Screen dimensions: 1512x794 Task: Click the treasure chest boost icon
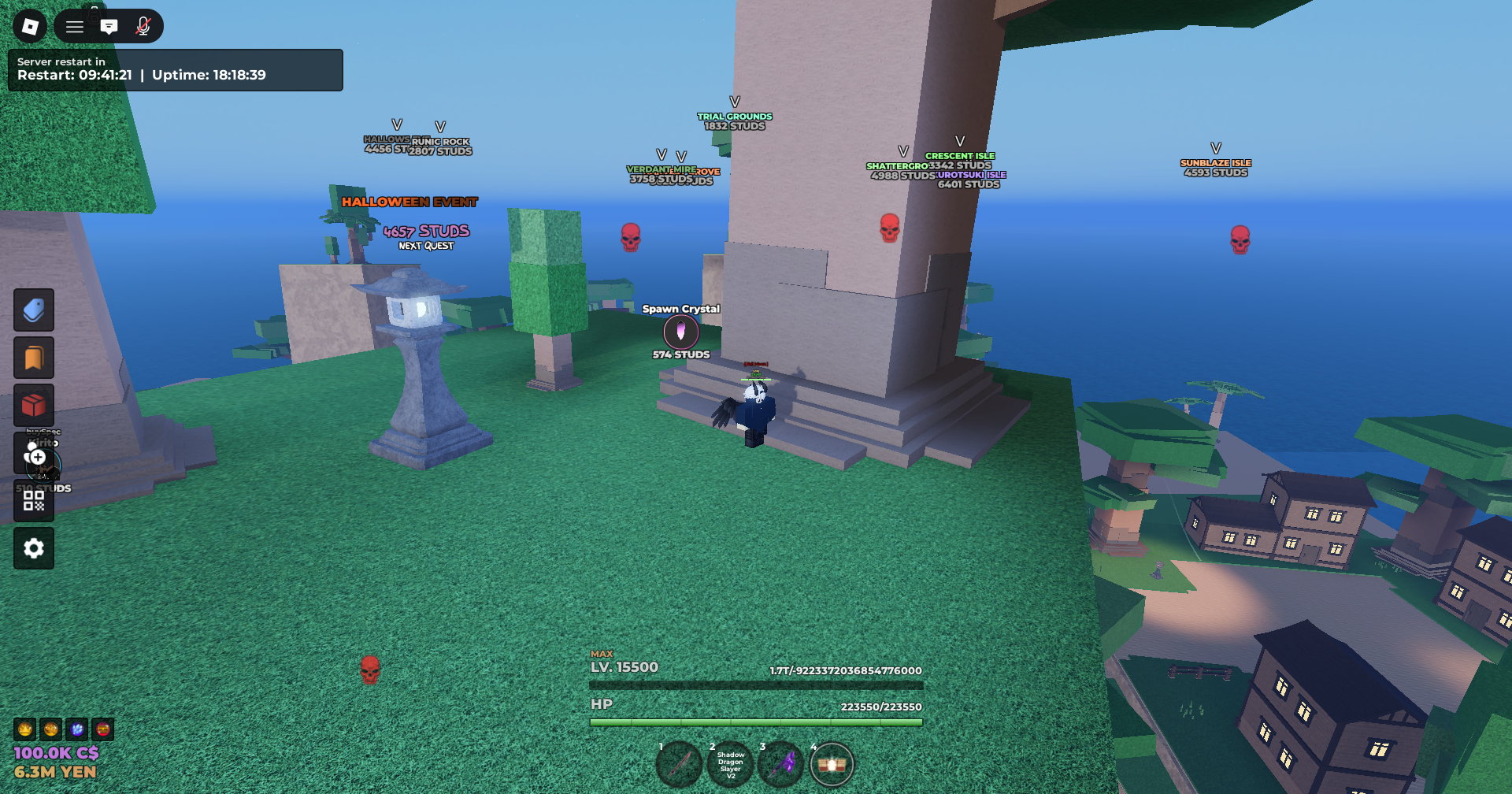pos(103,729)
